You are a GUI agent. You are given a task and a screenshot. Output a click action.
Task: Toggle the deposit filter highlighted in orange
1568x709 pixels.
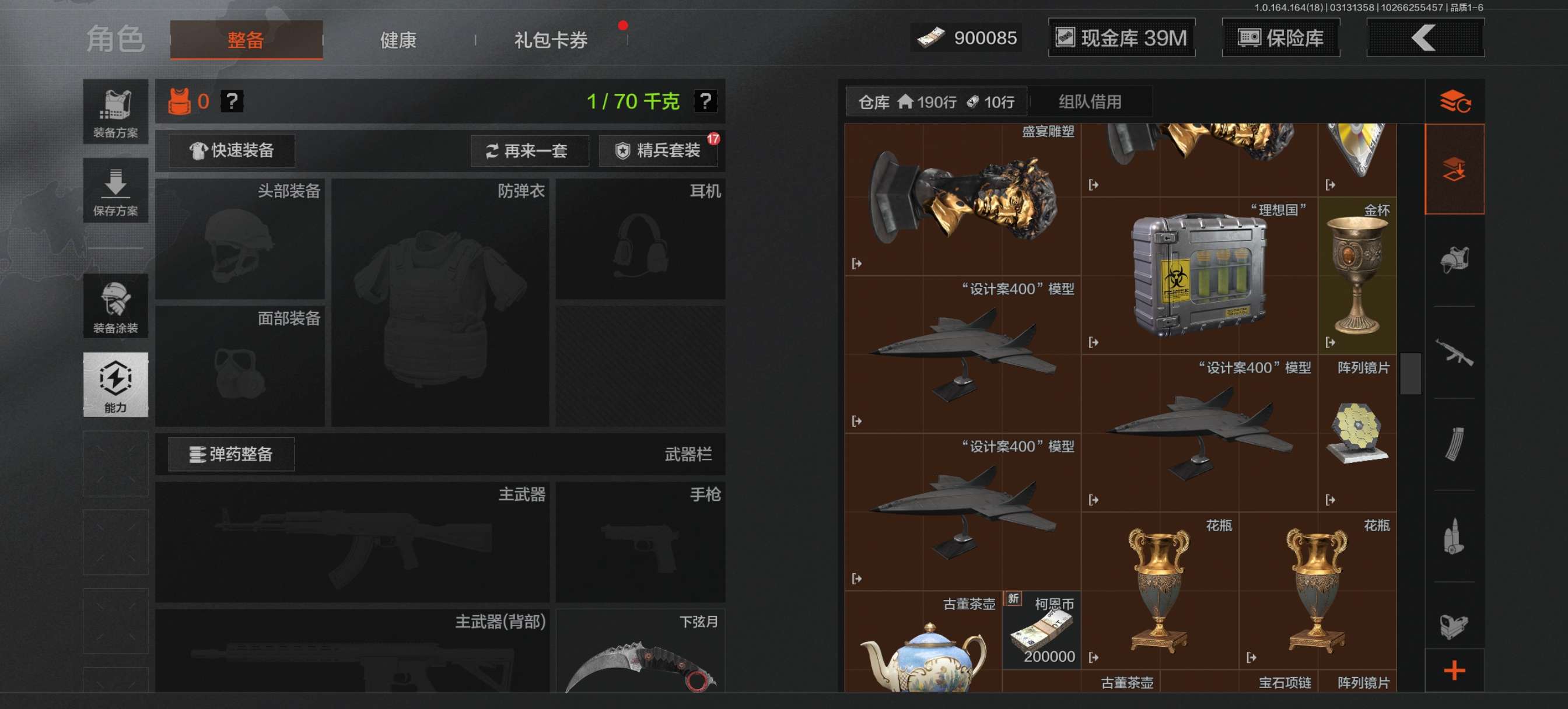(x=1455, y=169)
